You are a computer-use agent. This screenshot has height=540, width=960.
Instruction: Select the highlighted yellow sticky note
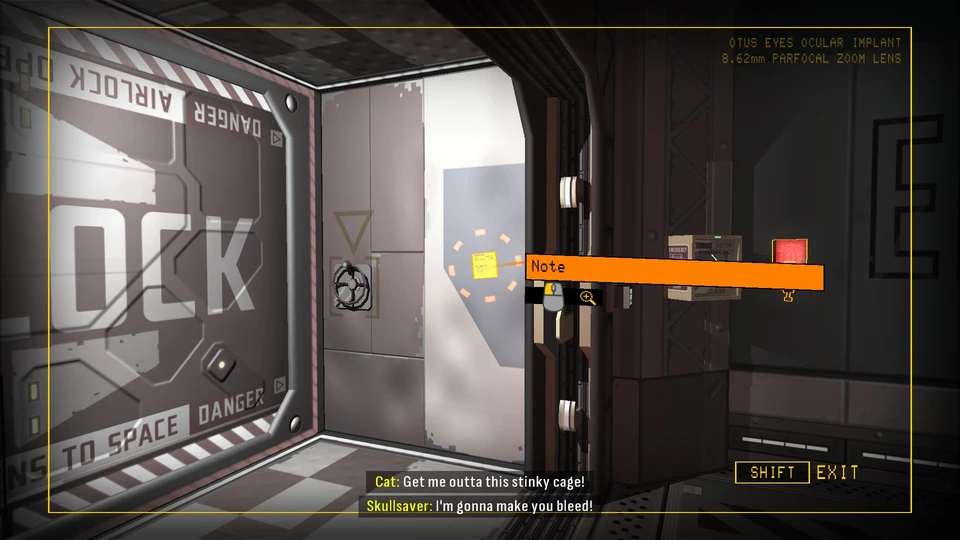pyautogui.click(x=485, y=265)
